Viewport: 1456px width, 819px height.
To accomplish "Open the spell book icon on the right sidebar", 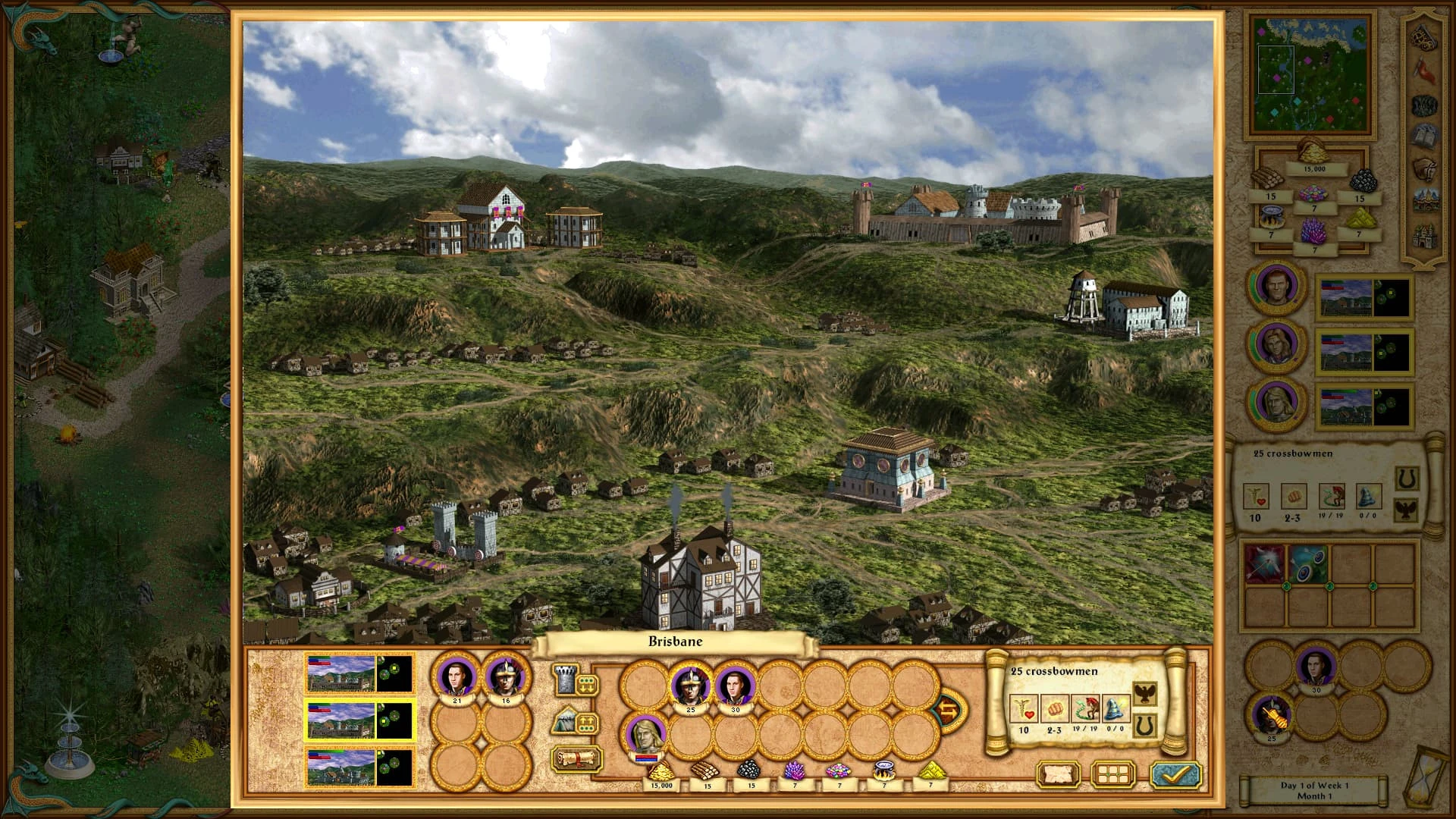I will click(x=1423, y=135).
